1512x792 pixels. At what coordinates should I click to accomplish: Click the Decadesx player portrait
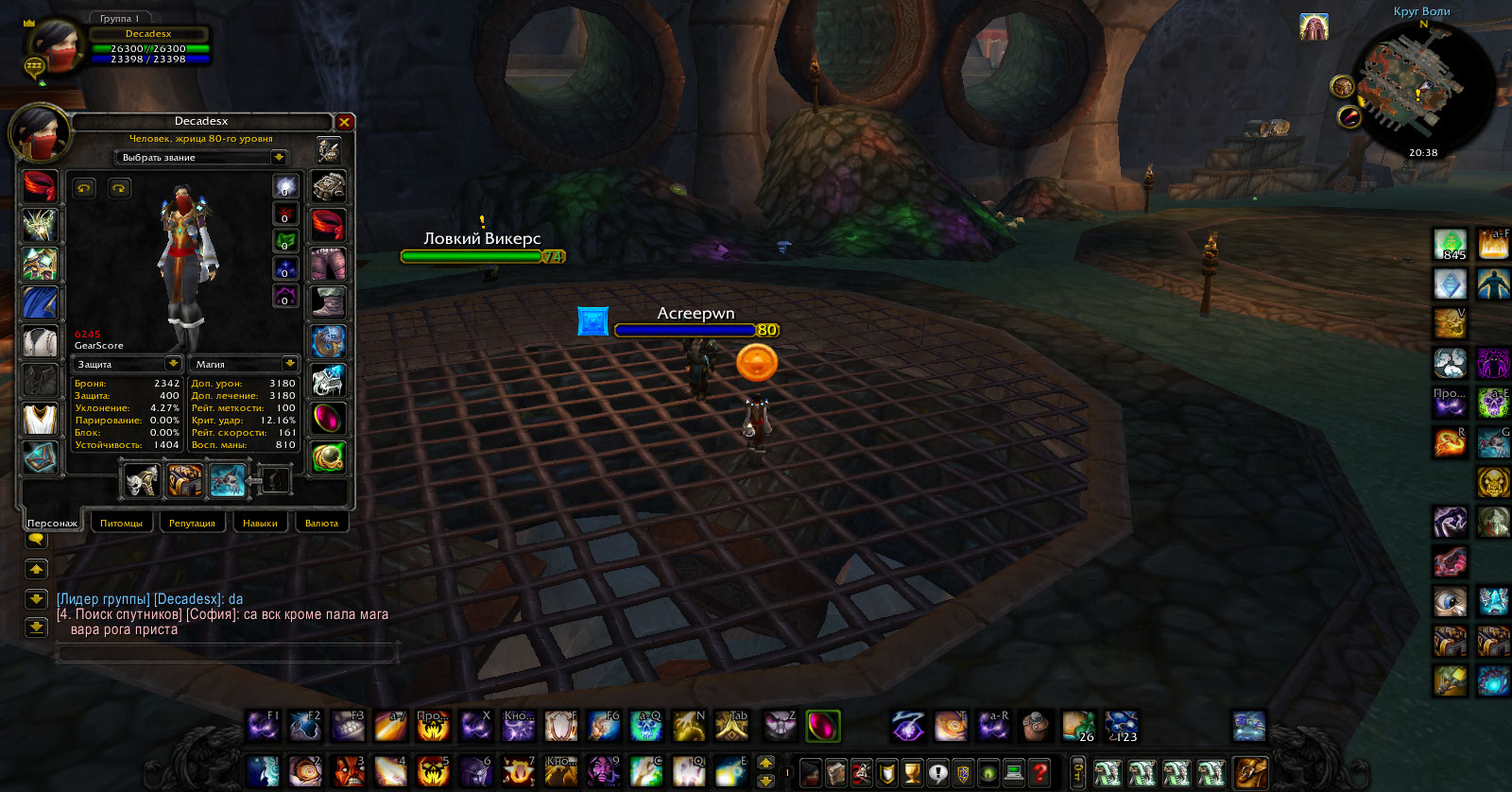click(x=54, y=47)
